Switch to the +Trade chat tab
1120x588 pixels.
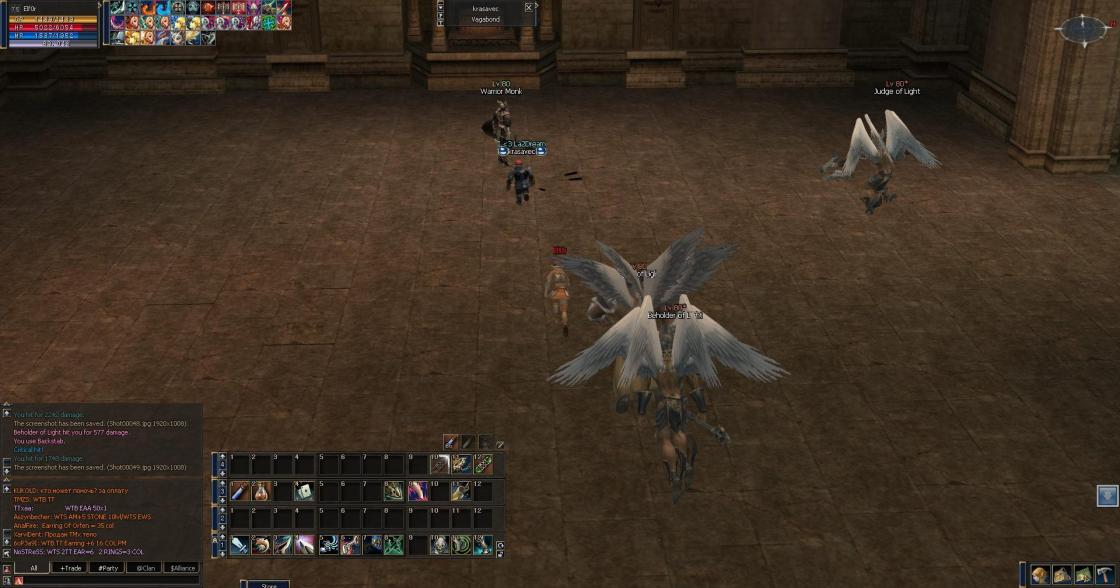(70, 568)
